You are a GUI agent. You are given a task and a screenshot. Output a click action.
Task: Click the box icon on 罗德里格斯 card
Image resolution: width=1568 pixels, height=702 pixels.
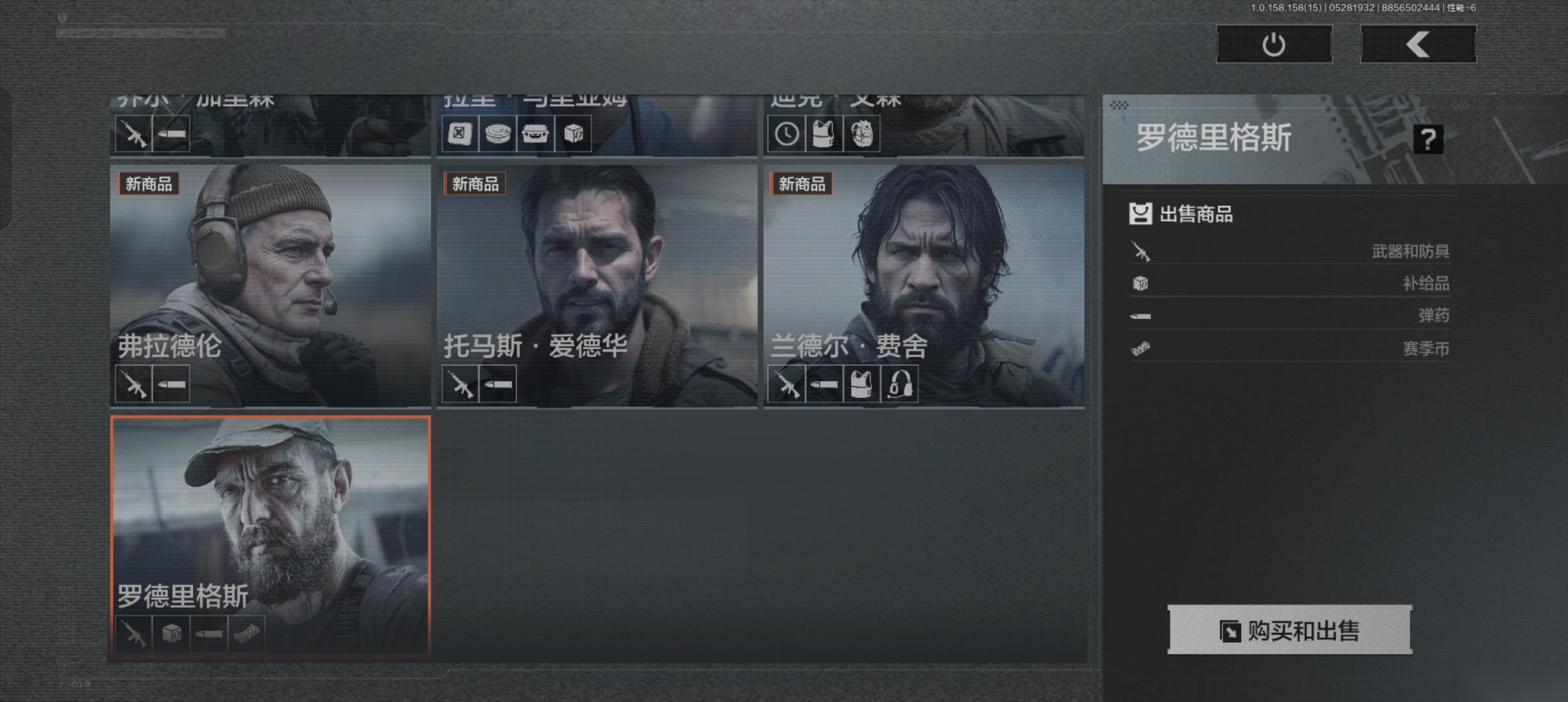coord(172,634)
